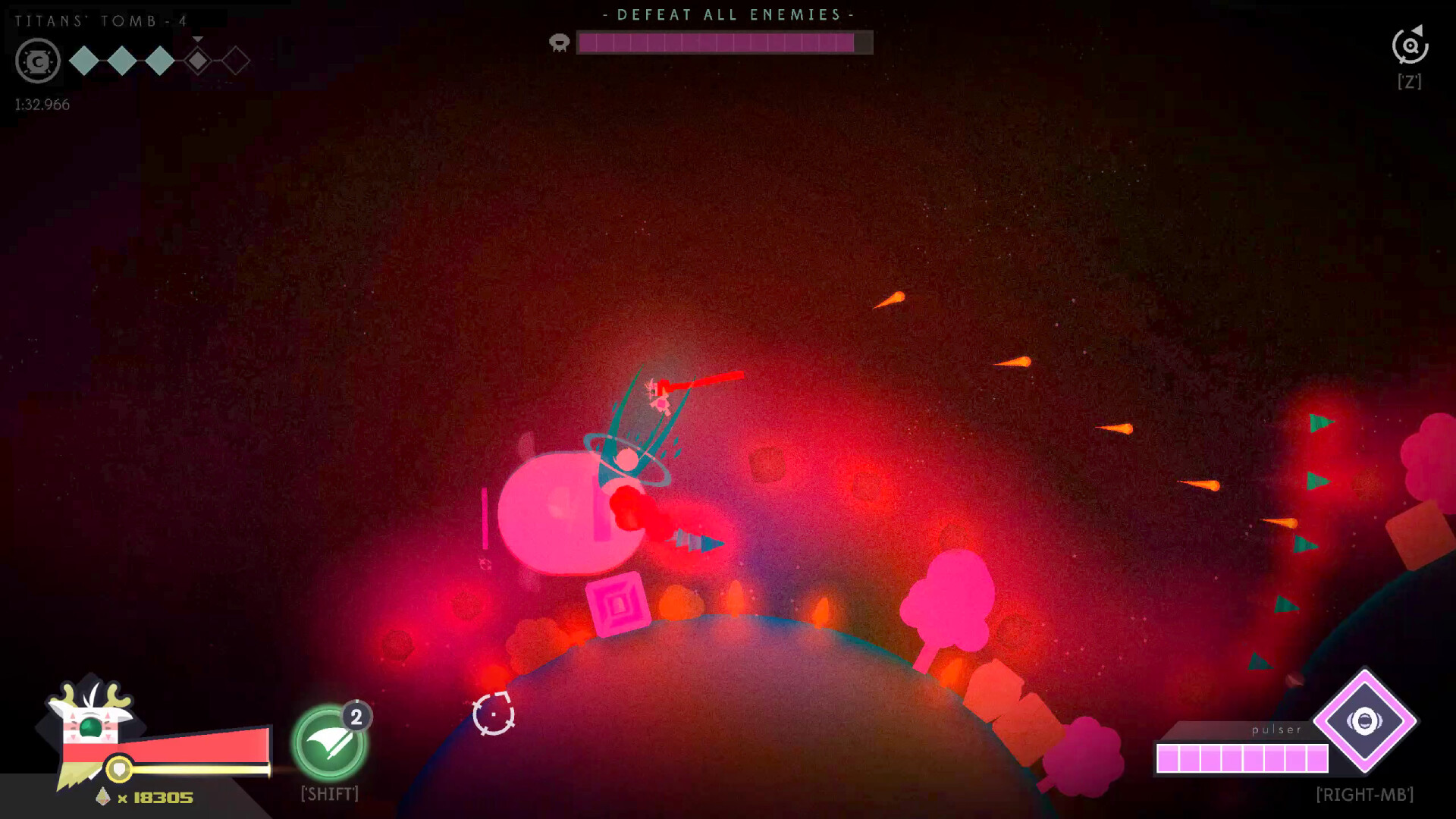Click the ['RIGHT-MB'] keybind label
The height and width of the screenshot is (819, 1456).
pyautogui.click(x=1365, y=795)
